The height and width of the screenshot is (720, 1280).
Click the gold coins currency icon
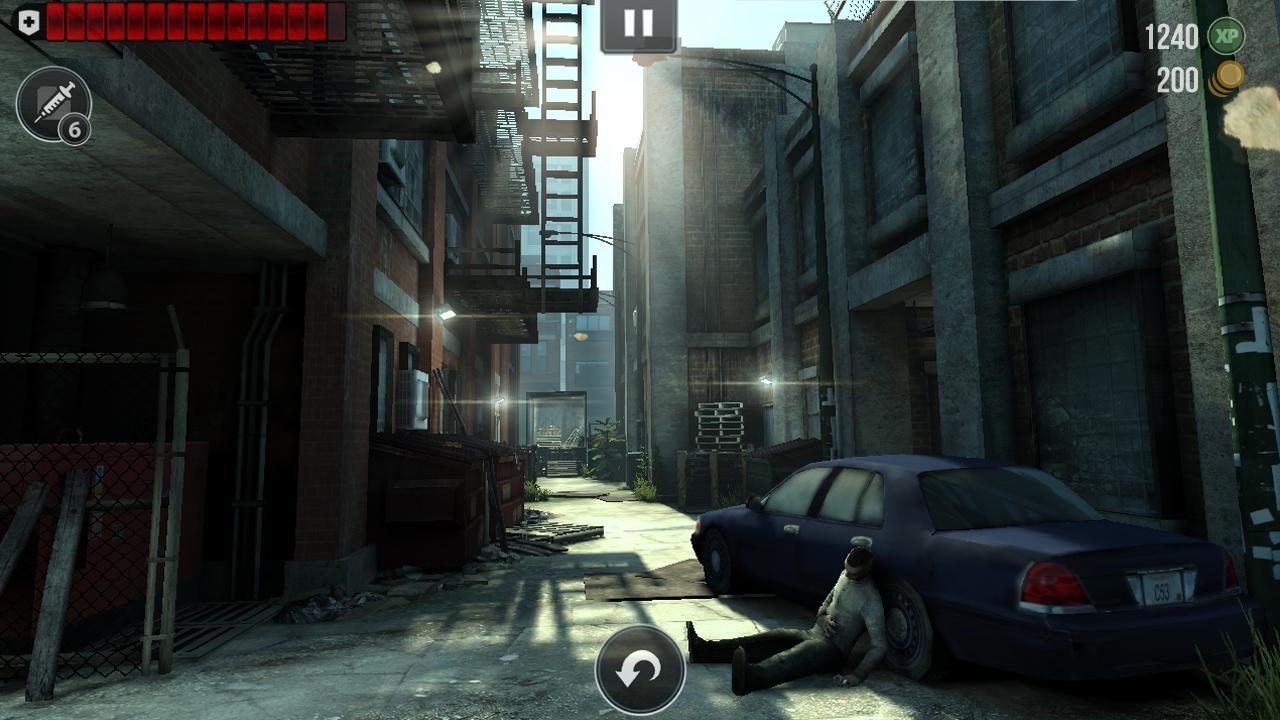tap(1228, 77)
